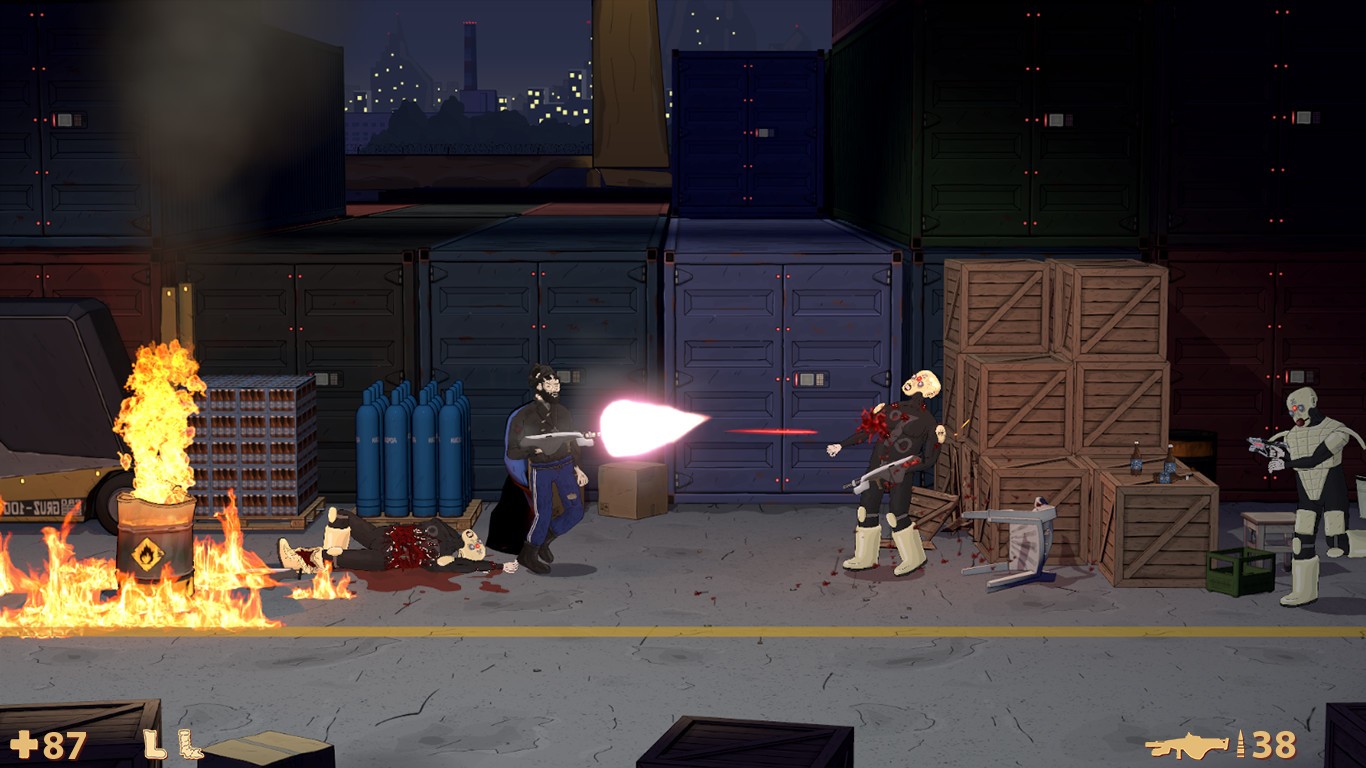
Task: Select the +87 health counter
Action: [62, 744]
